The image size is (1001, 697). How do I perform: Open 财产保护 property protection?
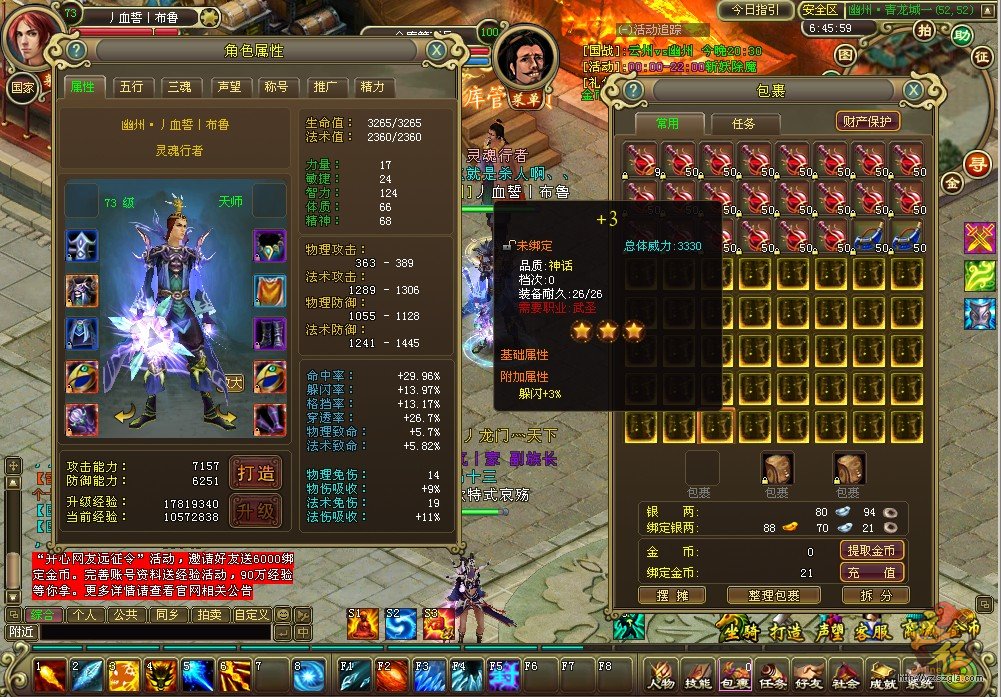868,121
